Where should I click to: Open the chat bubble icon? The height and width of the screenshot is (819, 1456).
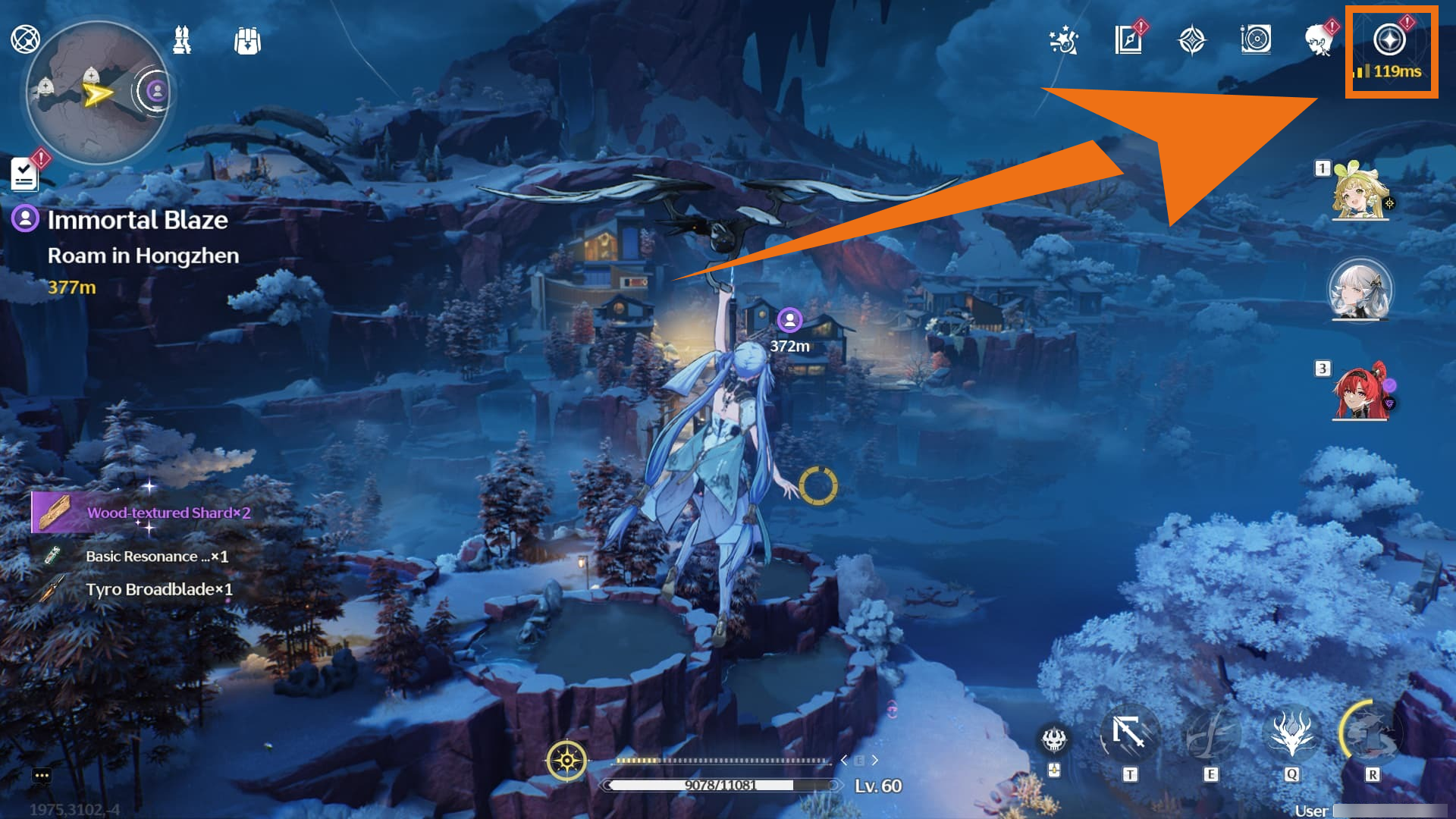tap(42, 776)
